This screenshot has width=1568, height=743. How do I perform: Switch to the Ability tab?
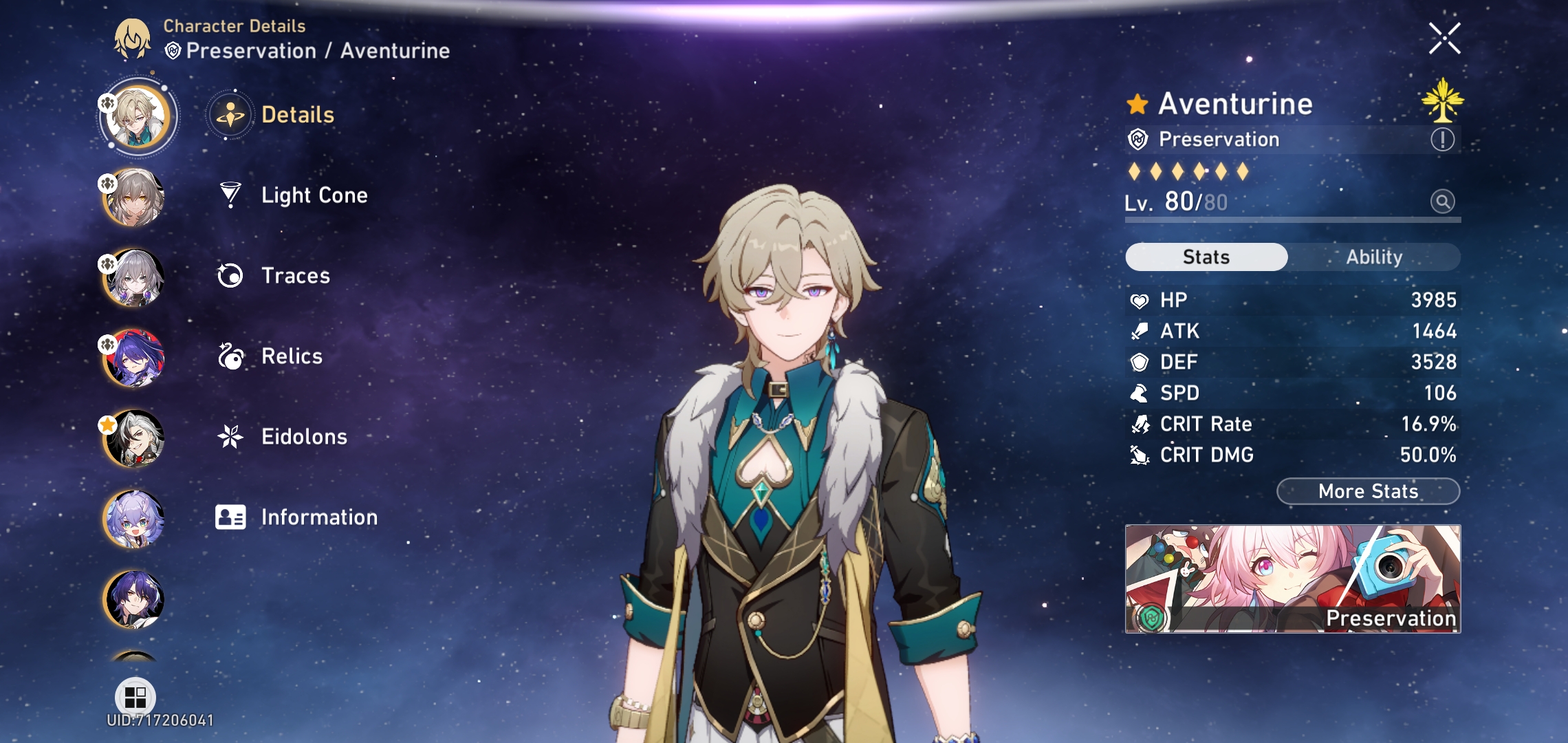1373,257
